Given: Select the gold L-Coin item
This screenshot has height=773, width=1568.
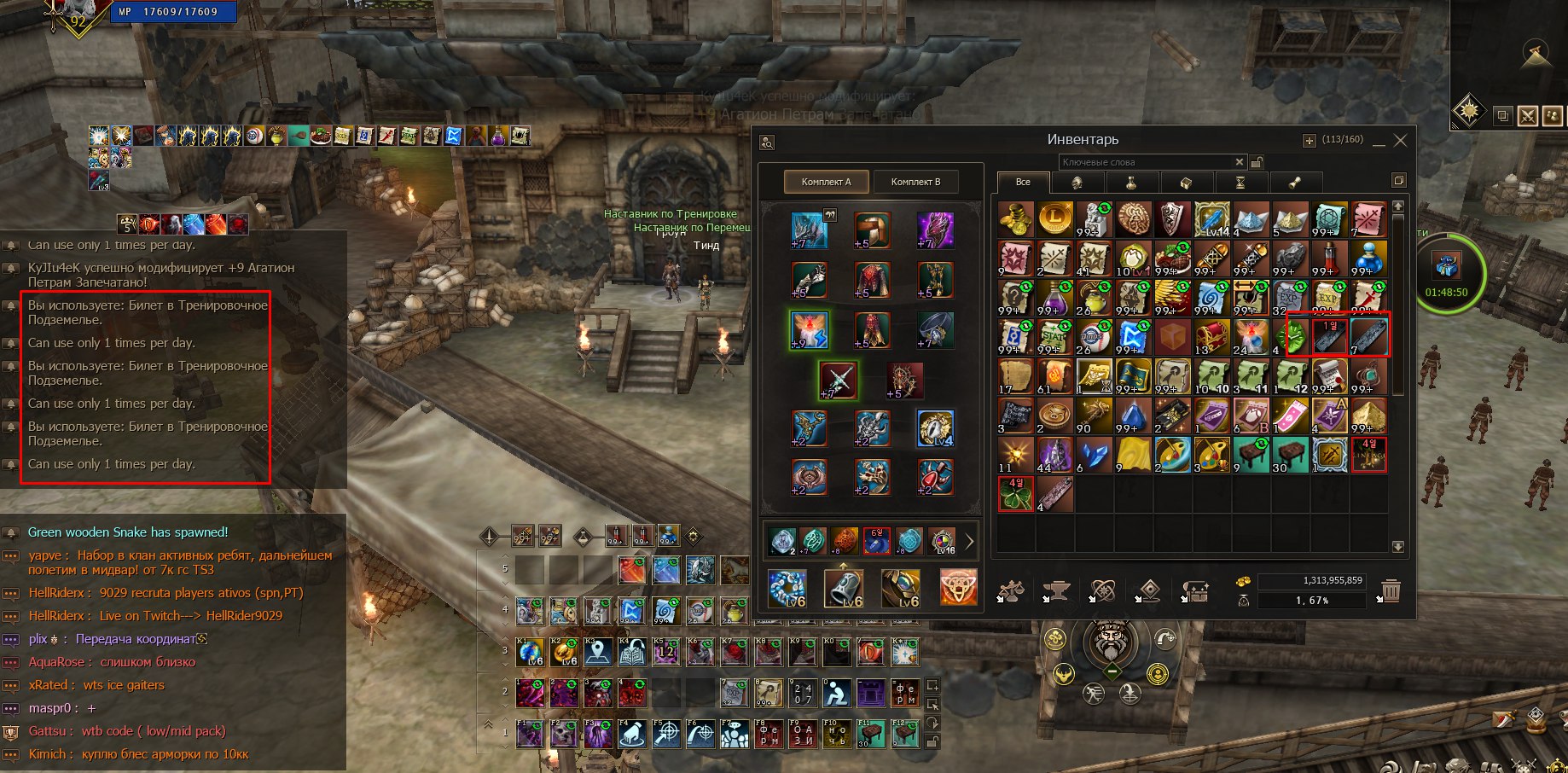Looking at the screenshot, I should pos(1054,219).
